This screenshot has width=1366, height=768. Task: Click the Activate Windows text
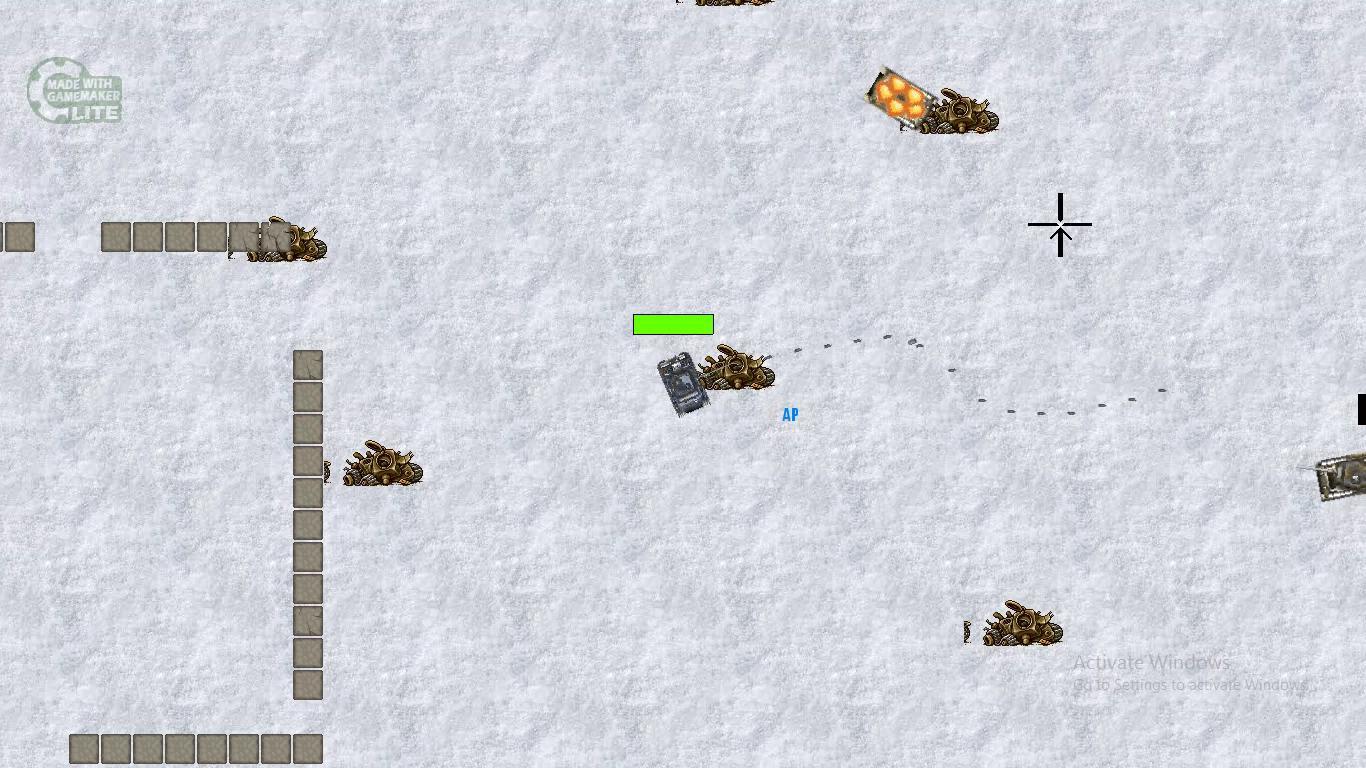click(x=1151, y=662)
